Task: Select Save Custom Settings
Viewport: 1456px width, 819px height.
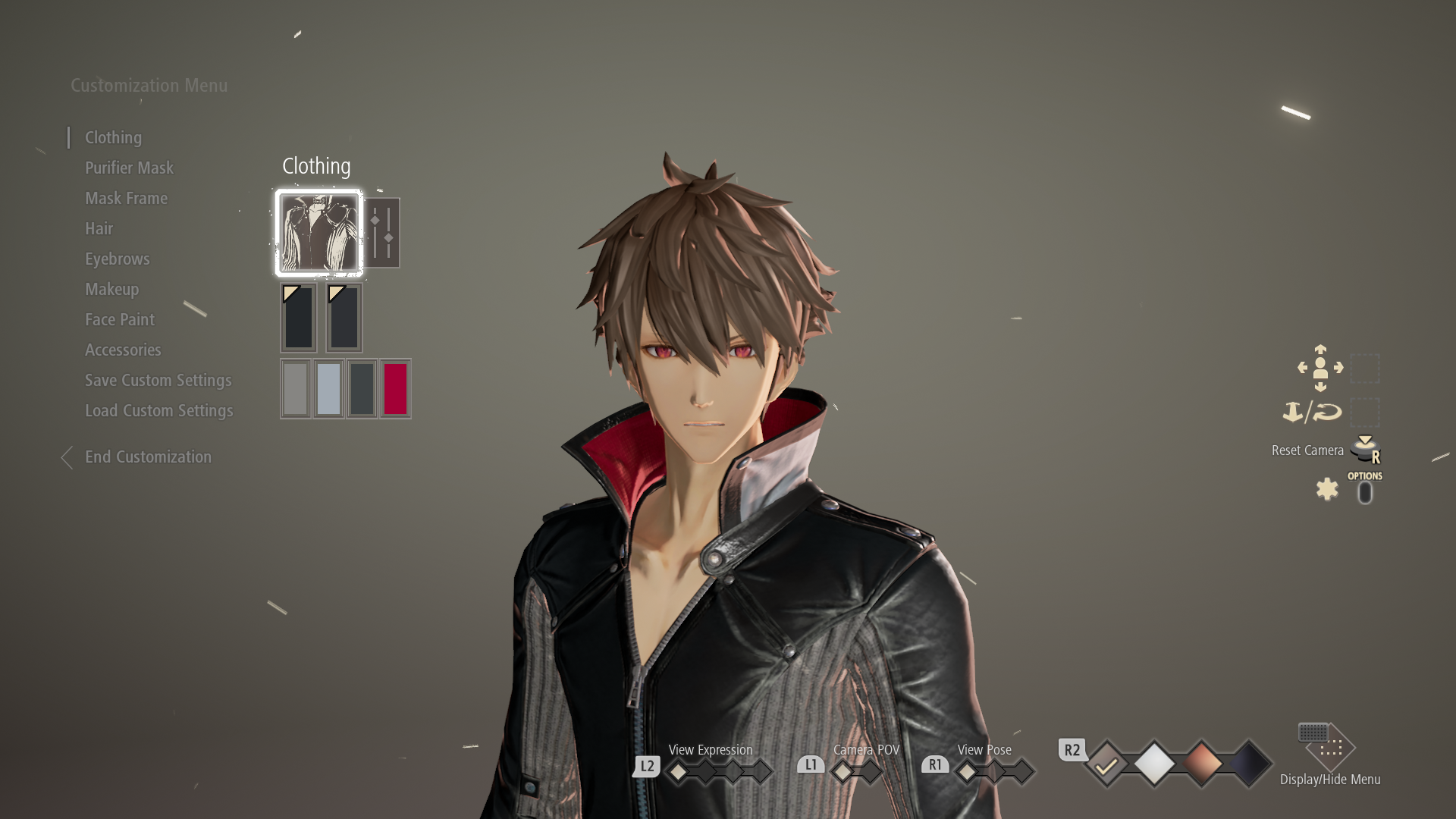Action: pyautogui.click(x=158, y=380)
